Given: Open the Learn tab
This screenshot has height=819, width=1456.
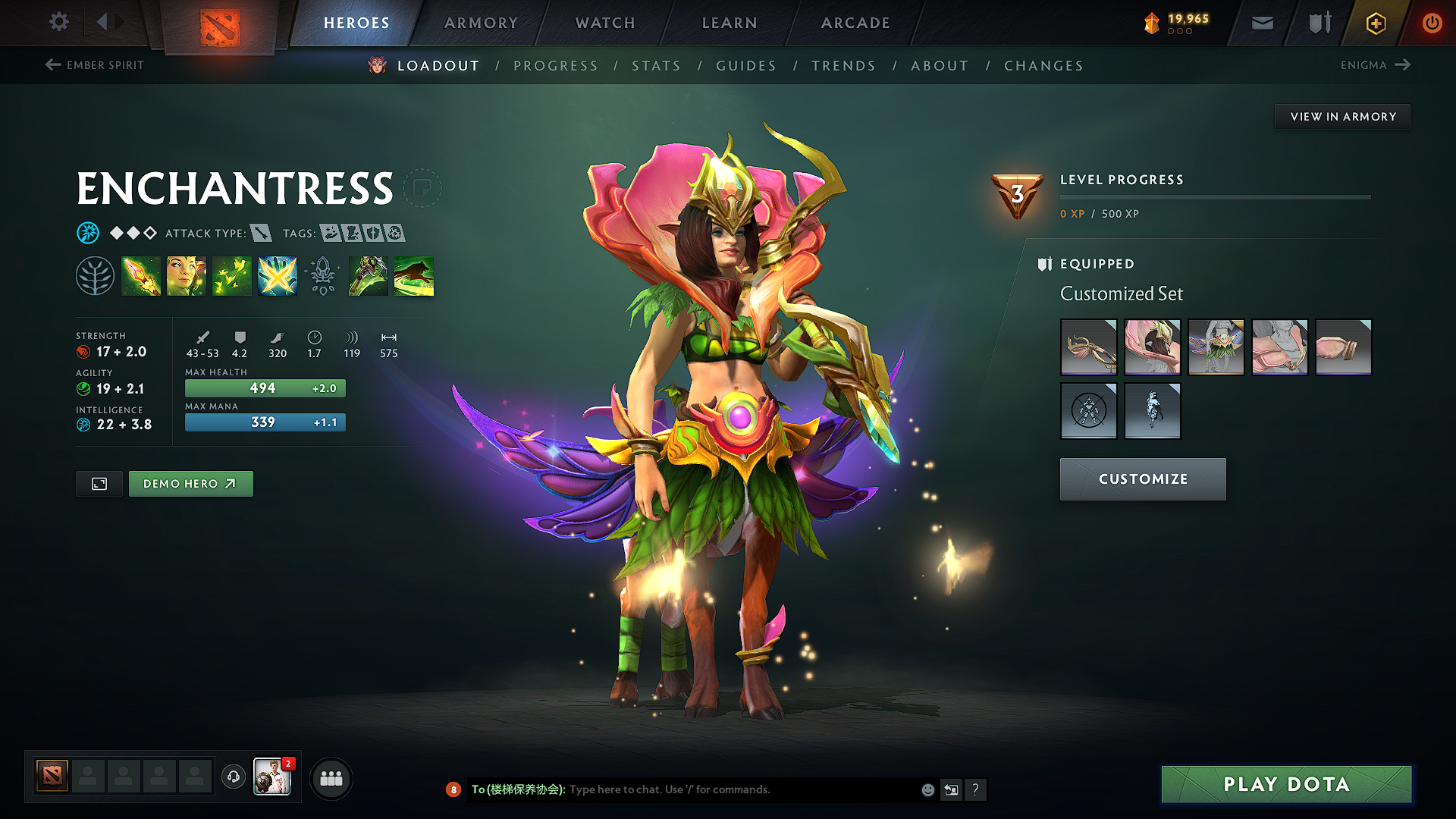Looking at the screenshot, I should pos(730,23).
